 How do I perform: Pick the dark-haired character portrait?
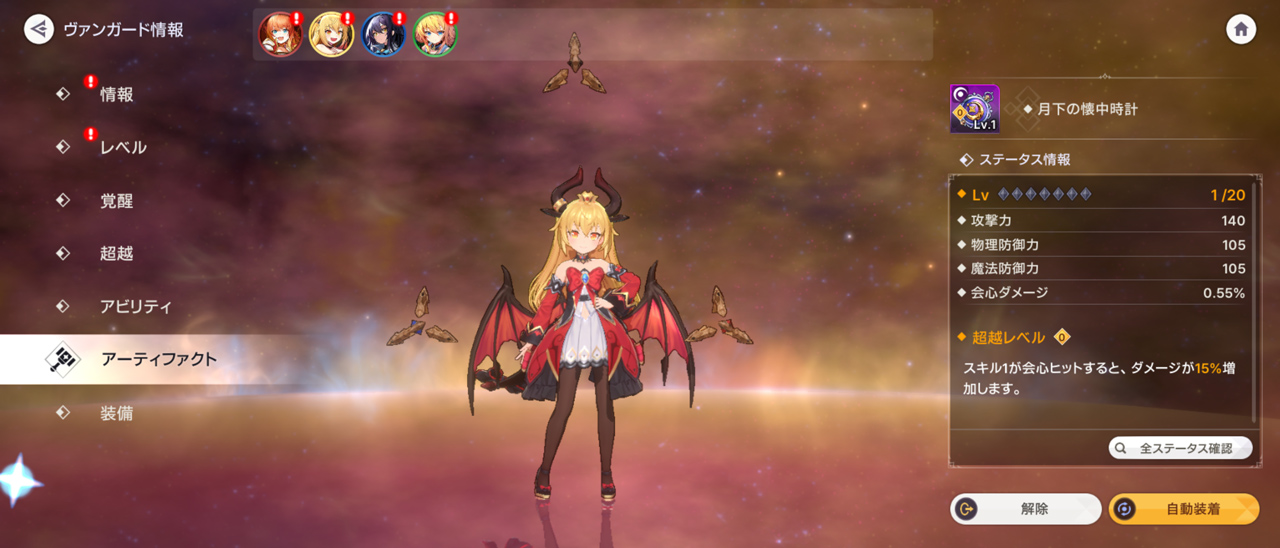pos(383,35)
